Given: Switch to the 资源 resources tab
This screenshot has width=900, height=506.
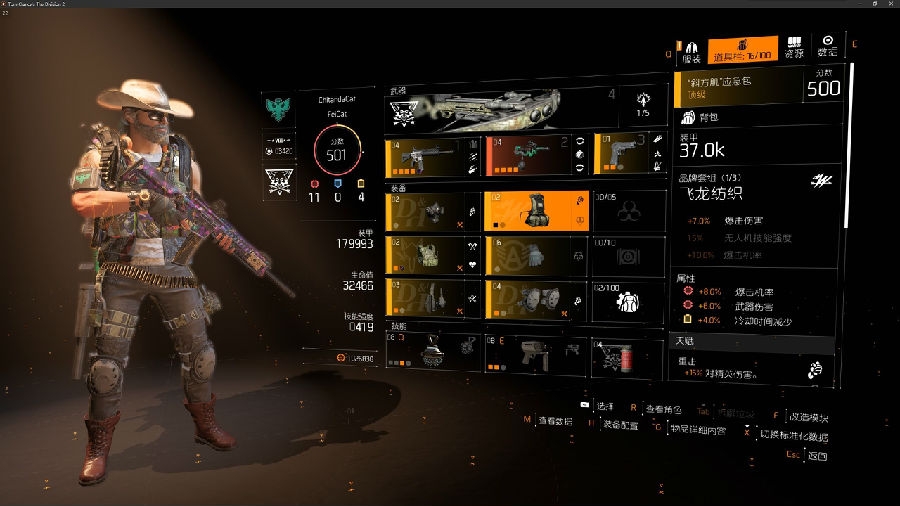Looking at the screenshot, I should (794, 49).
